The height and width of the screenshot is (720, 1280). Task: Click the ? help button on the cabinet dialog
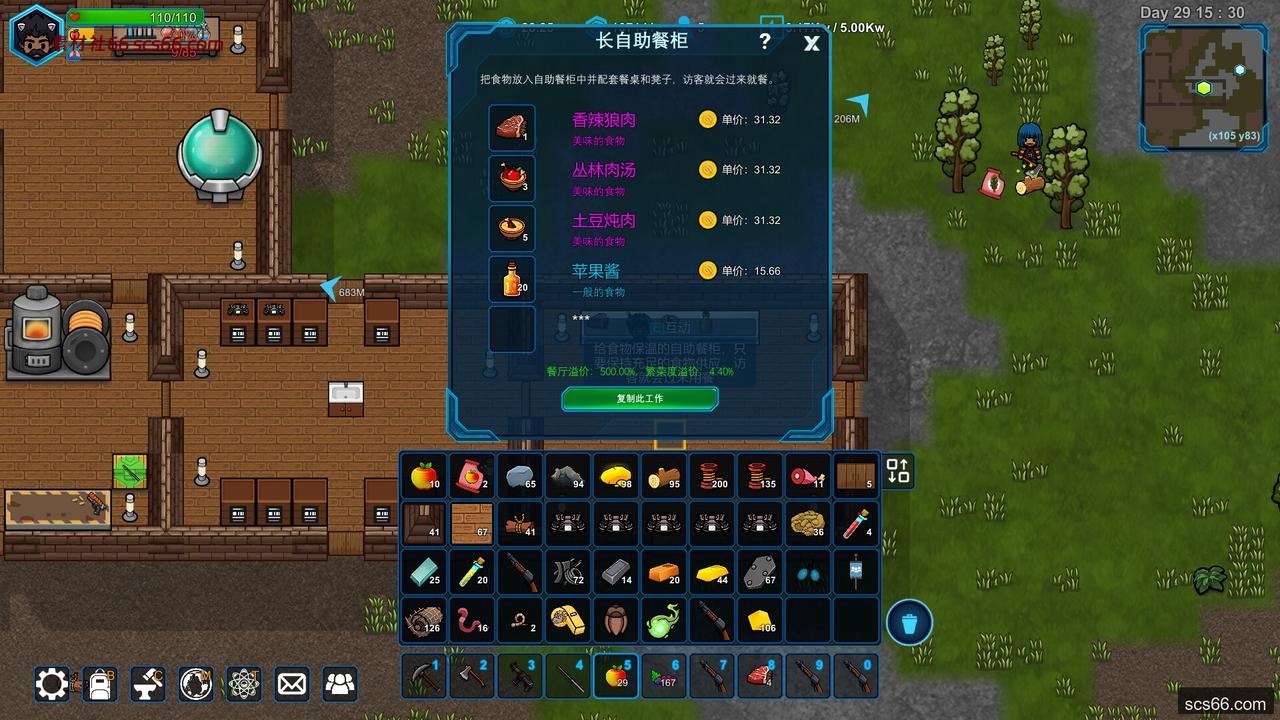(764, 43)
